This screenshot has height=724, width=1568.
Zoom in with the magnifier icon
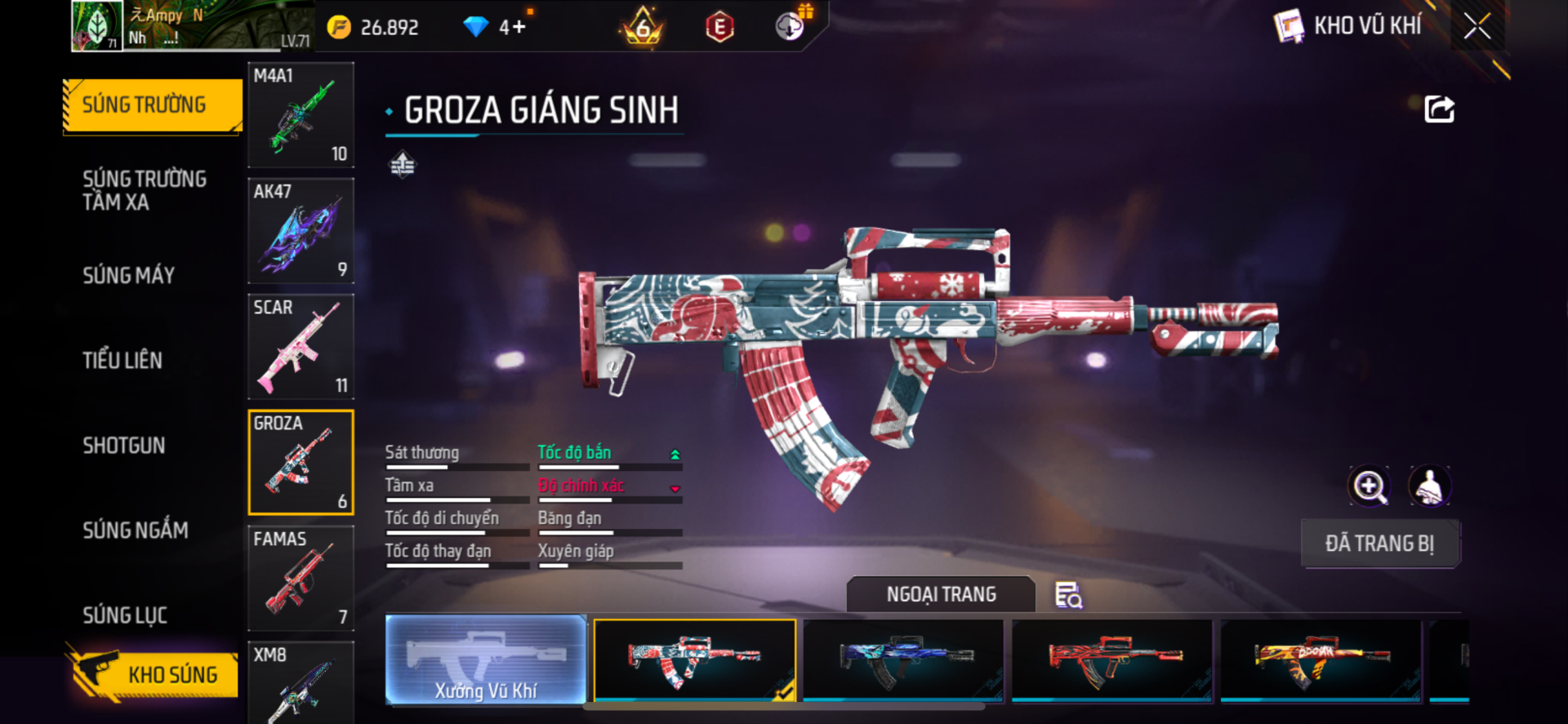click(x=1369, y=486)
